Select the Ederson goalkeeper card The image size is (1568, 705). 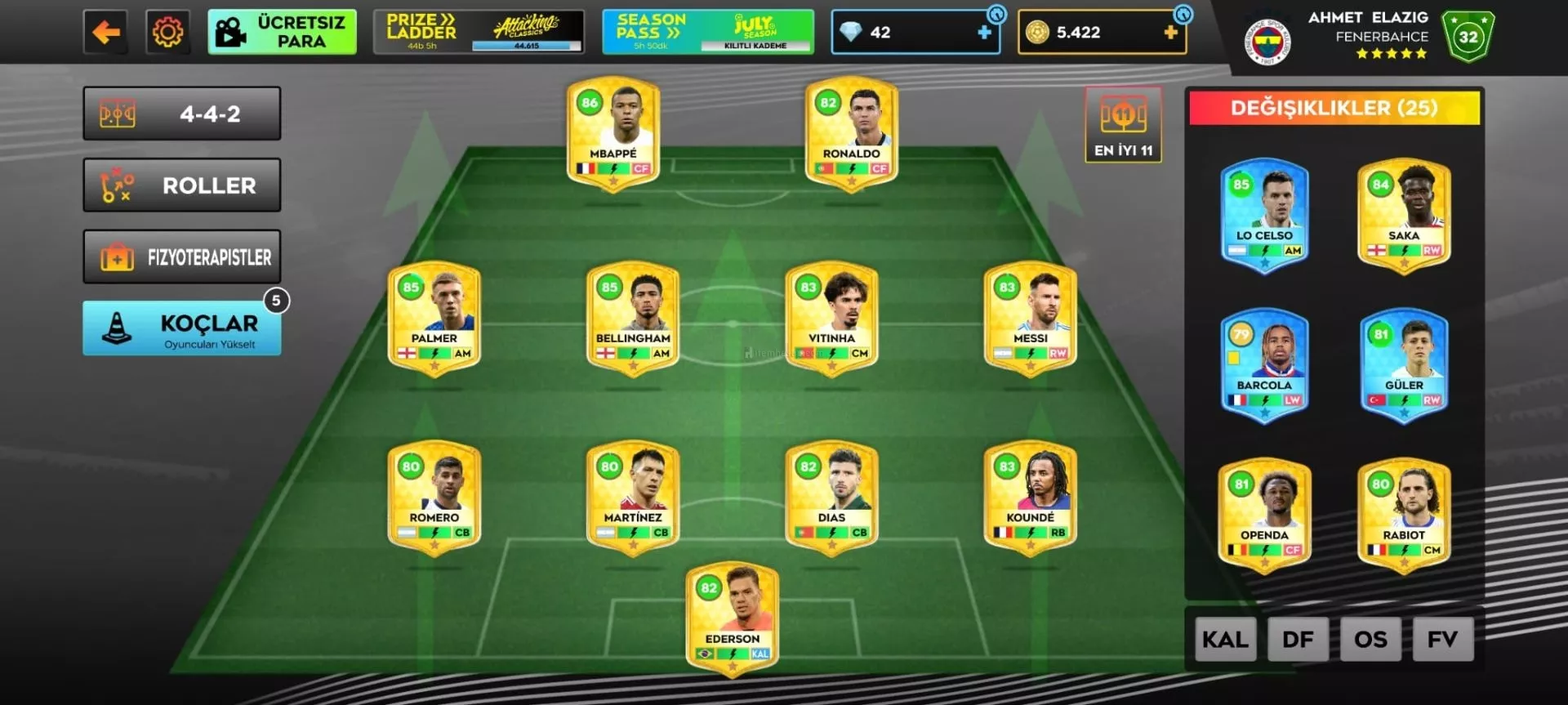coord(733,618)
